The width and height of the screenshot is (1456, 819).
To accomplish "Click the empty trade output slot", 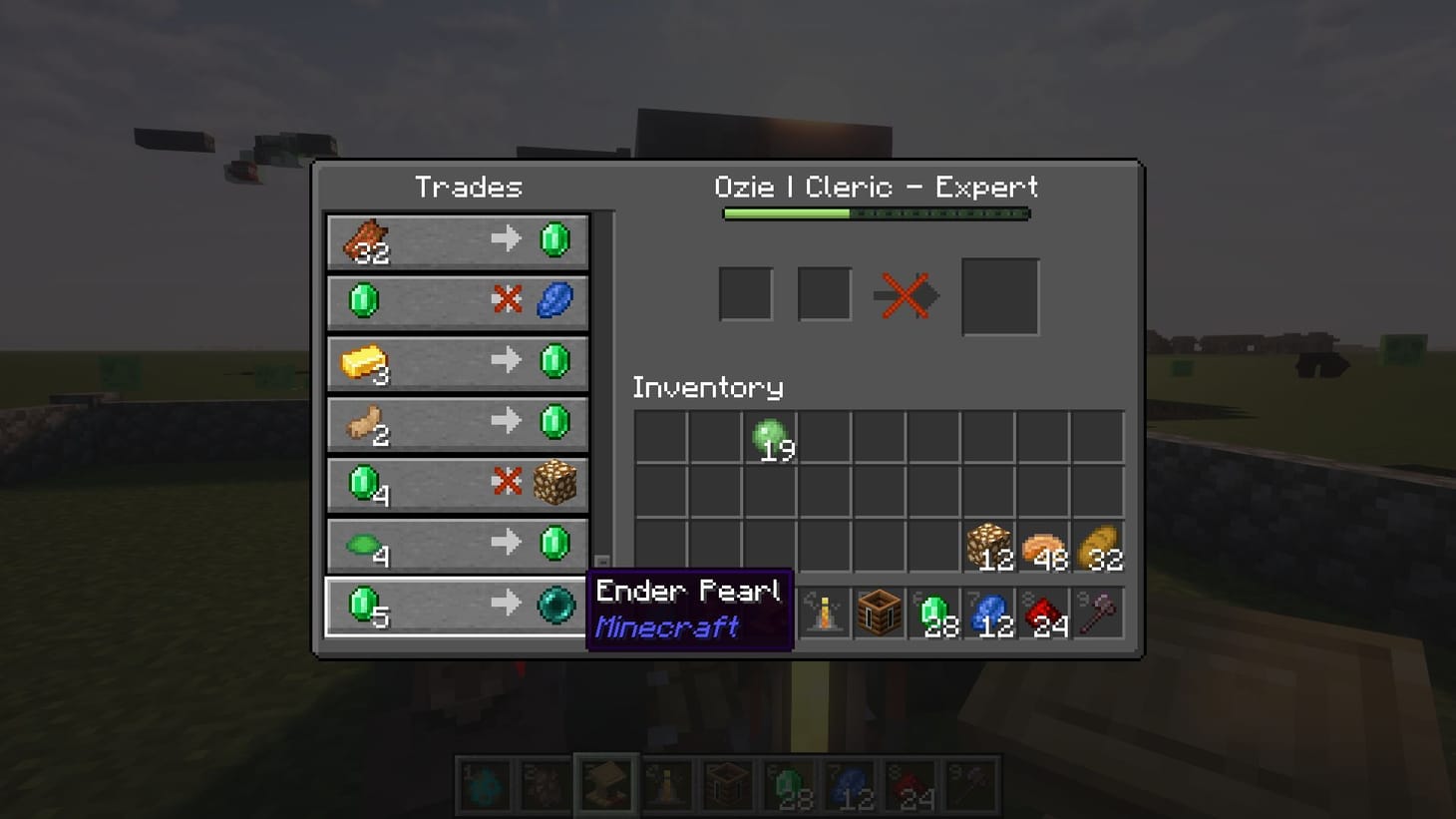I will 999,294.
